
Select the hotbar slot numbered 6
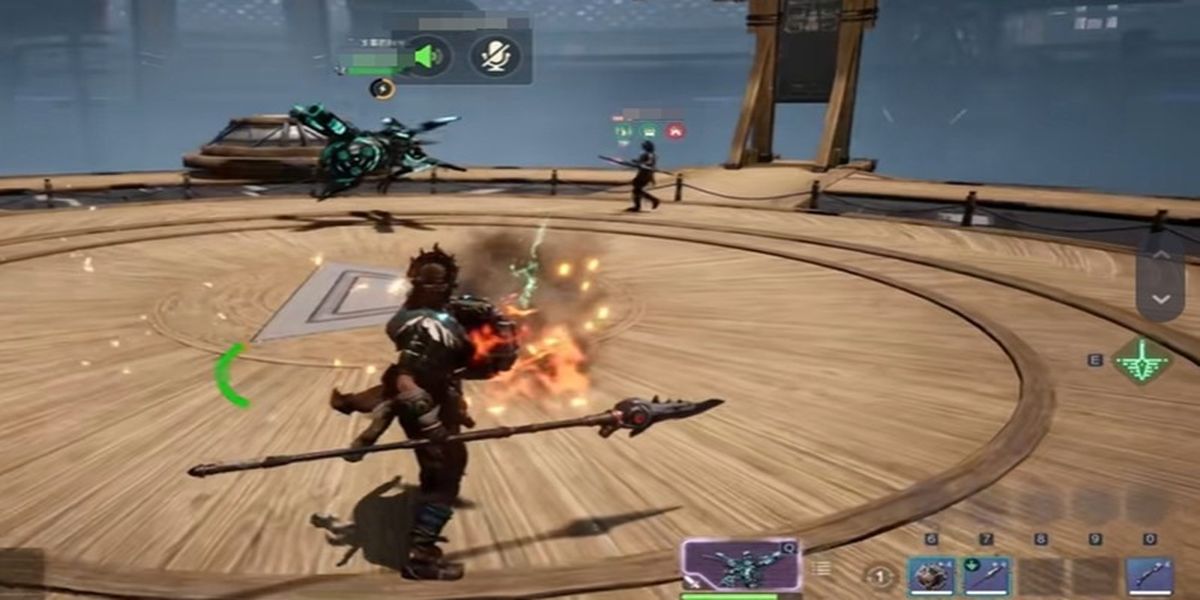[931, 577]
